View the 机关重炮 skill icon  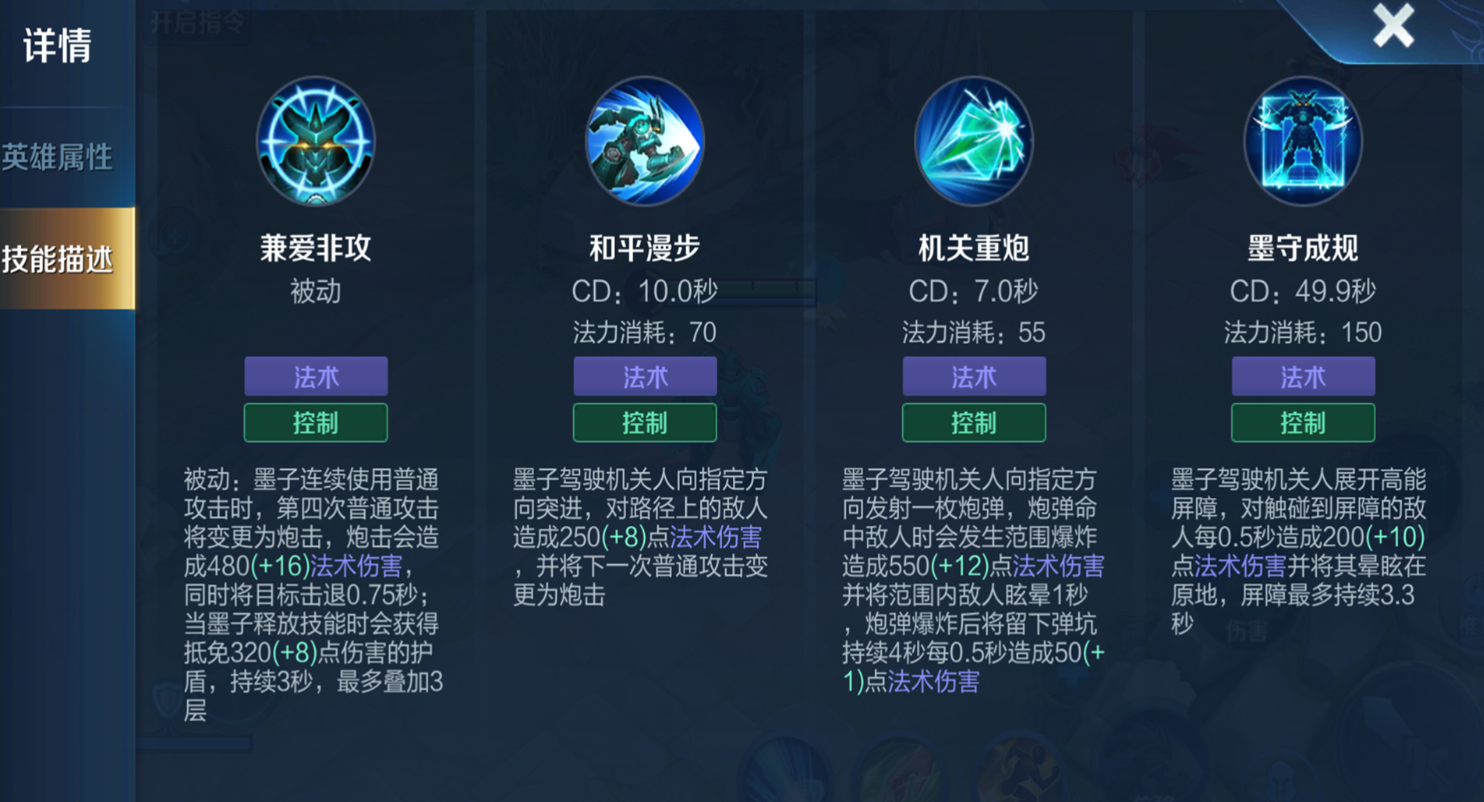tap(973, 142)
